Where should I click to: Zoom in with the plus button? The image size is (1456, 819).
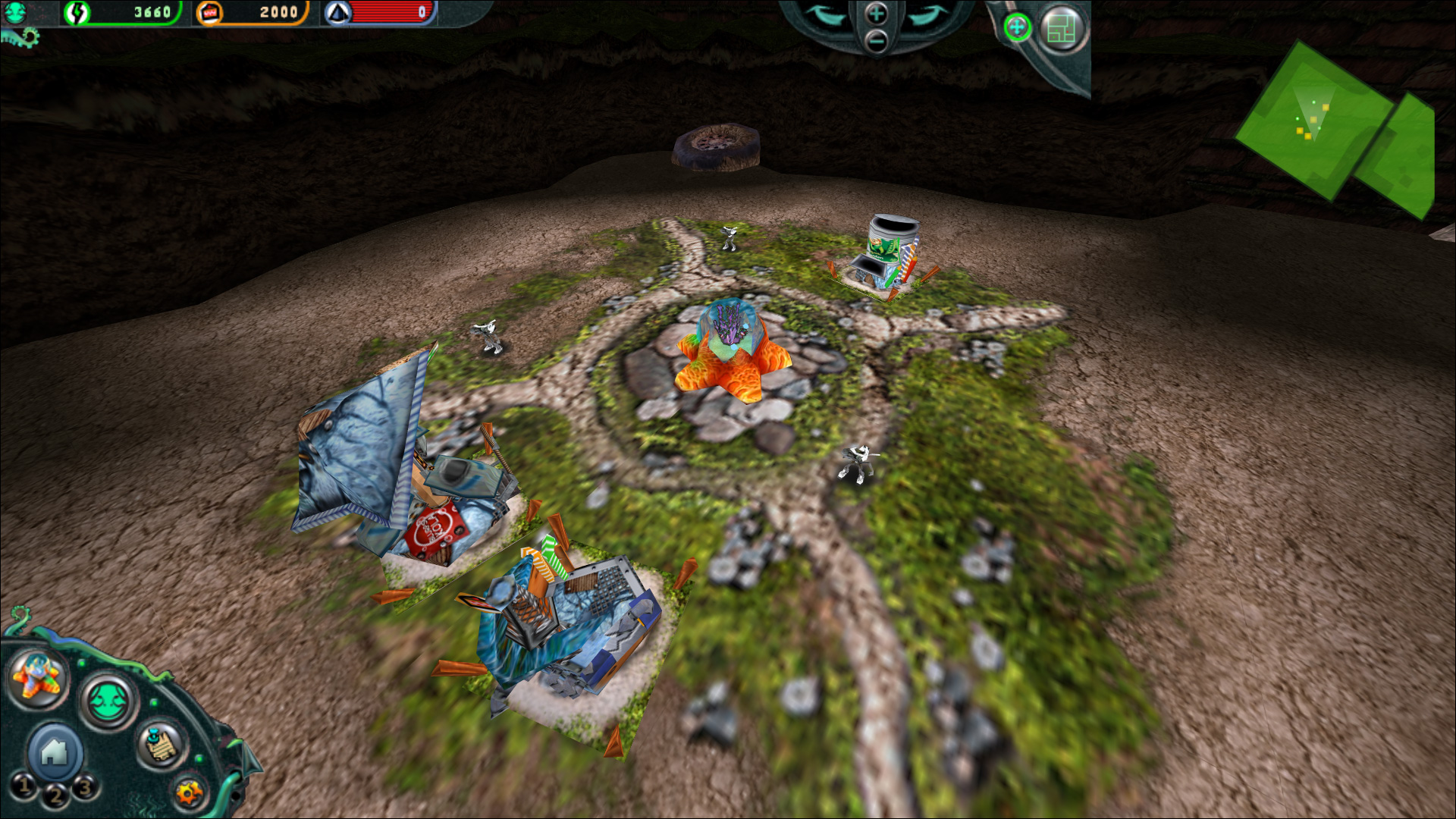click(875, 14)
